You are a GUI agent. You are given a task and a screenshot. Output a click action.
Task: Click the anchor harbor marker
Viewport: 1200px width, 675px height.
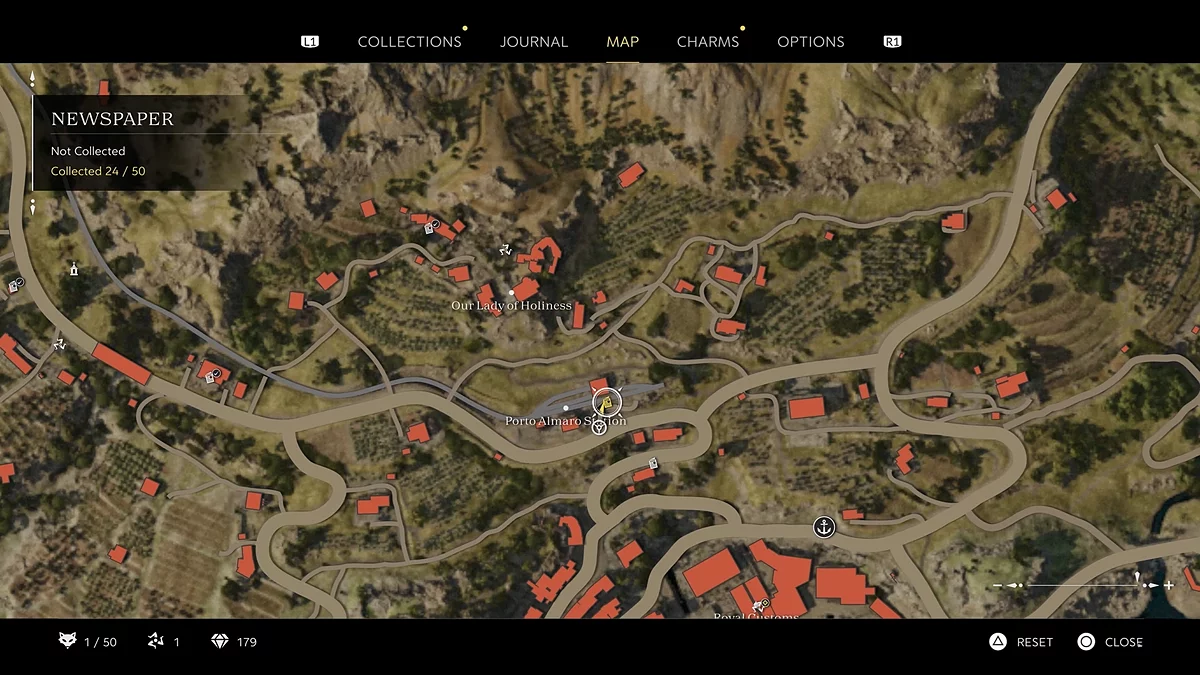point(823,526)
